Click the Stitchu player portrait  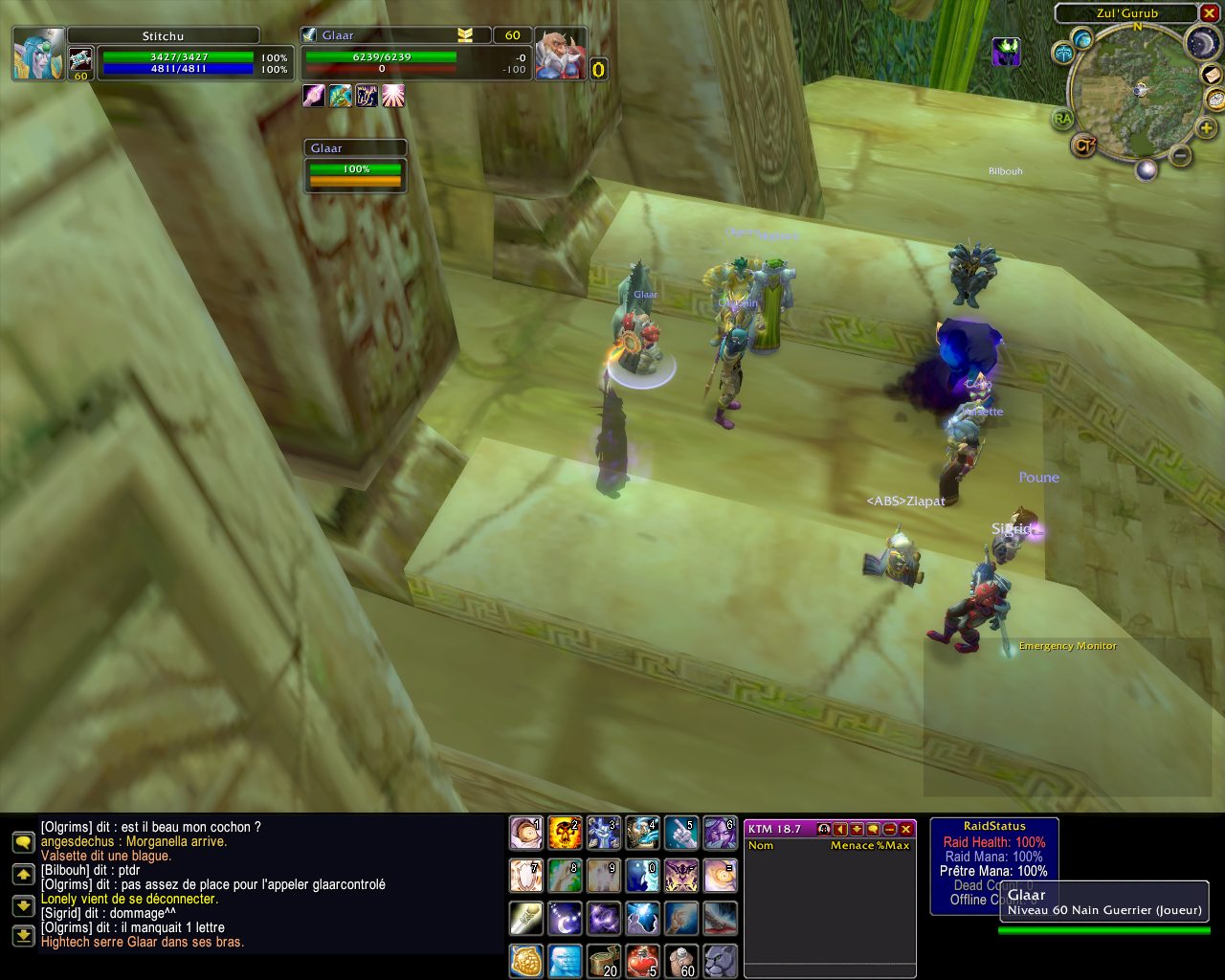pos(39,54)
